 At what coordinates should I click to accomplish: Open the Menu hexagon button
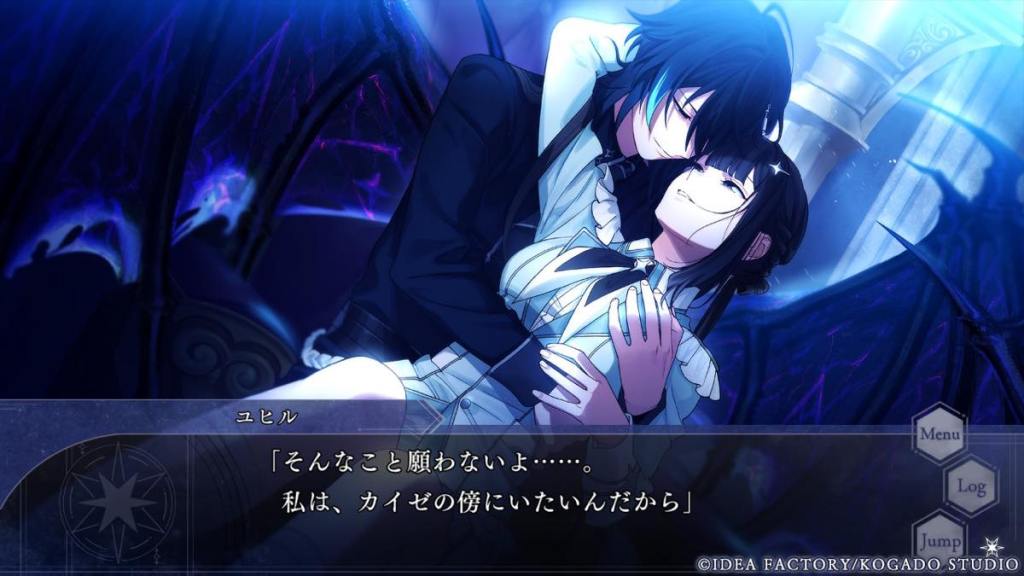(x=939, y=434)
